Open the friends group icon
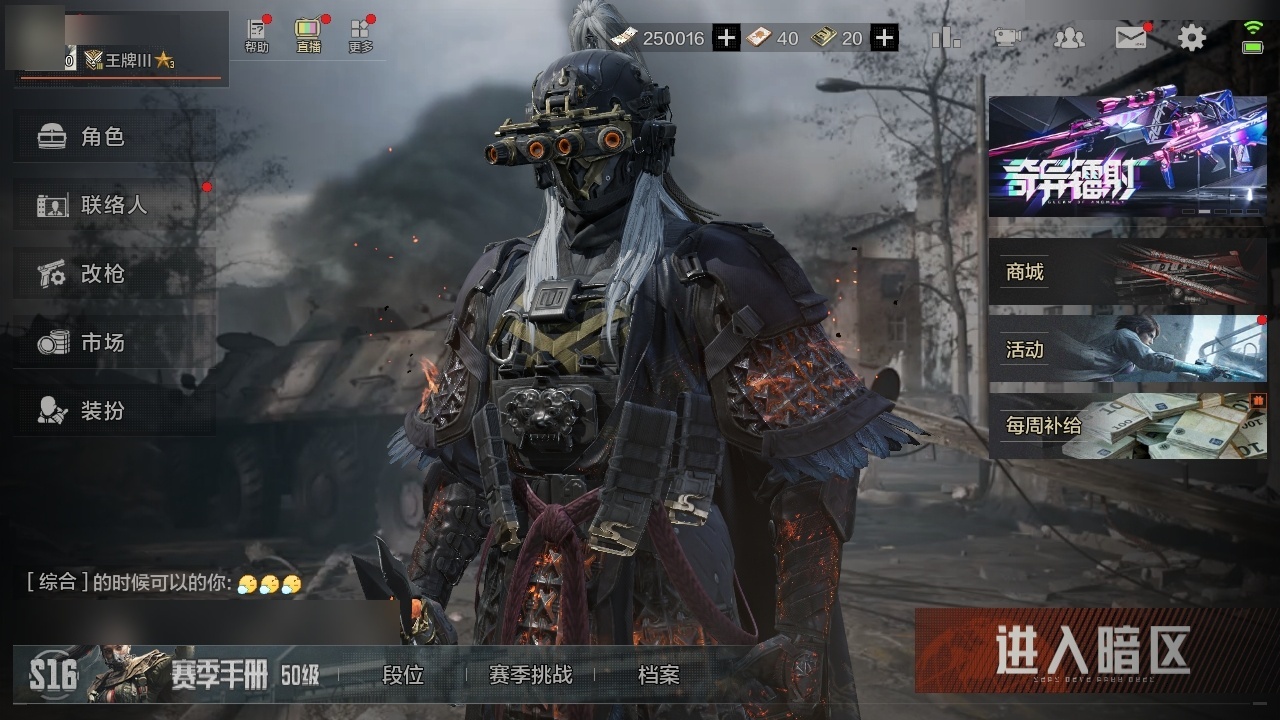Viewport: 1280px width, 720px height. coord(1069,39)
